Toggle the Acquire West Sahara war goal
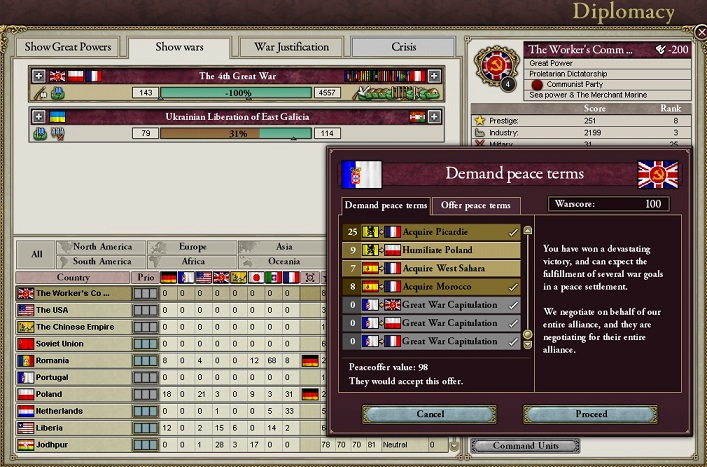This screenshot has height=467, width=707. (x=428, y=268)
